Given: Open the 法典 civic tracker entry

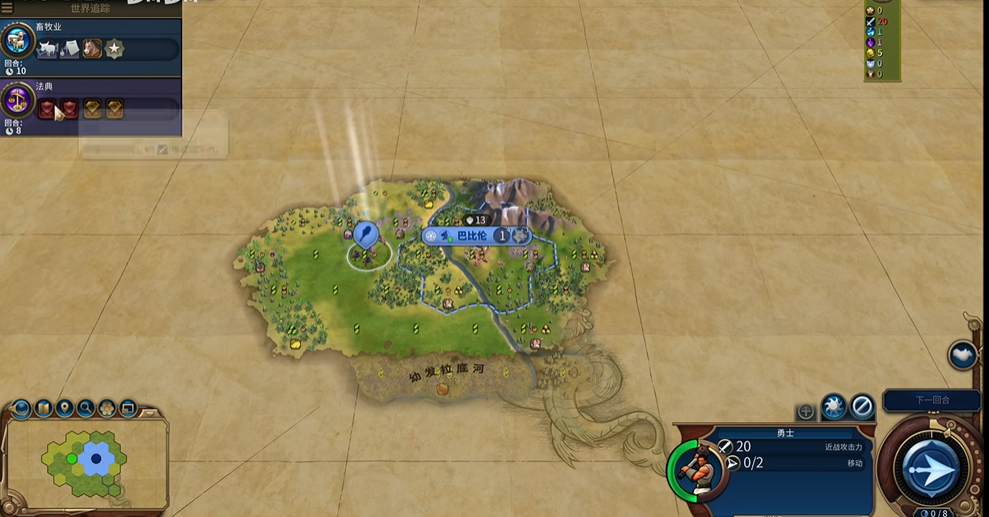Looking at the screenshot, I should (x=92, y=103).
